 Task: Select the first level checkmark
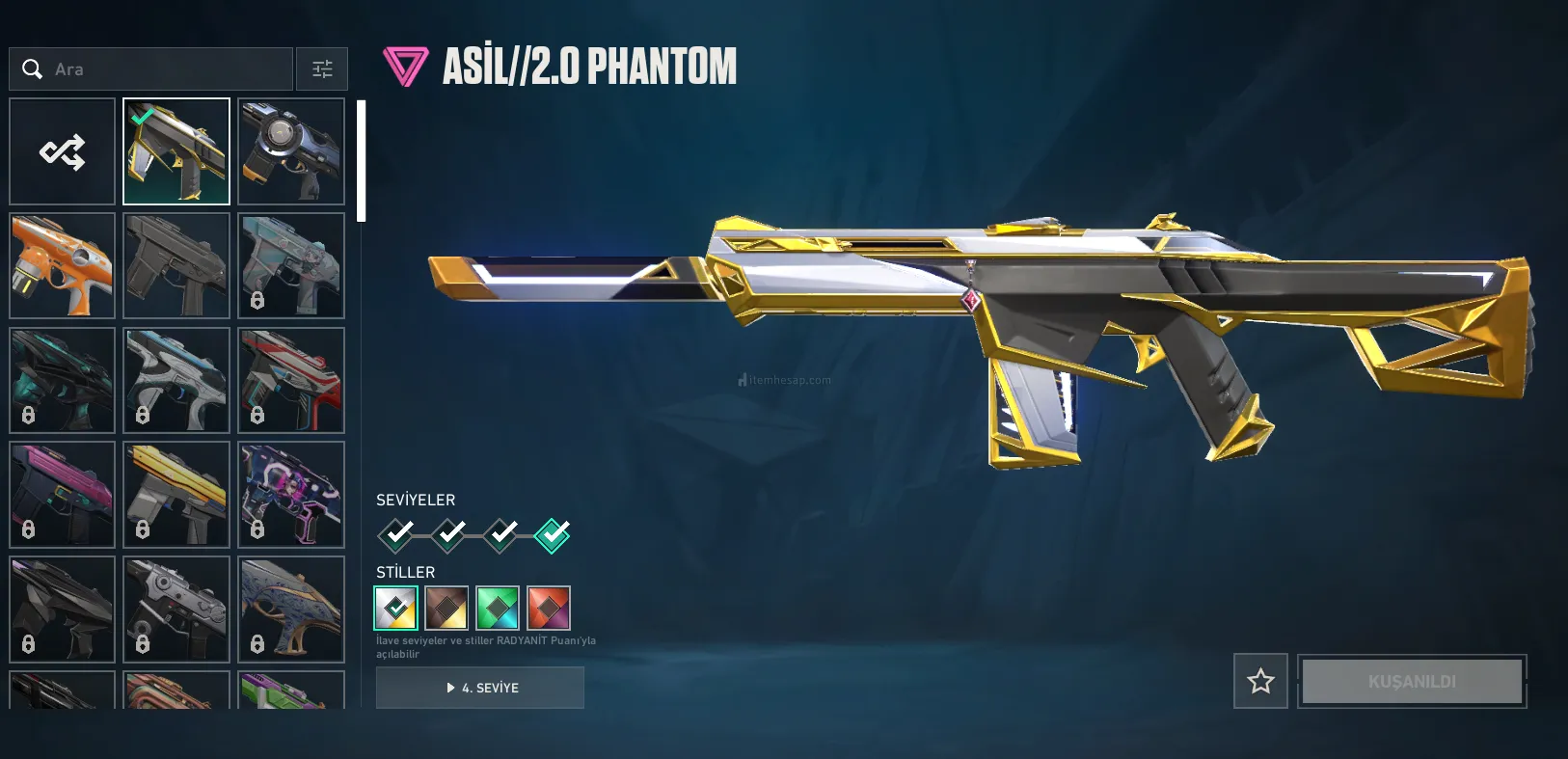coord(396,534)
